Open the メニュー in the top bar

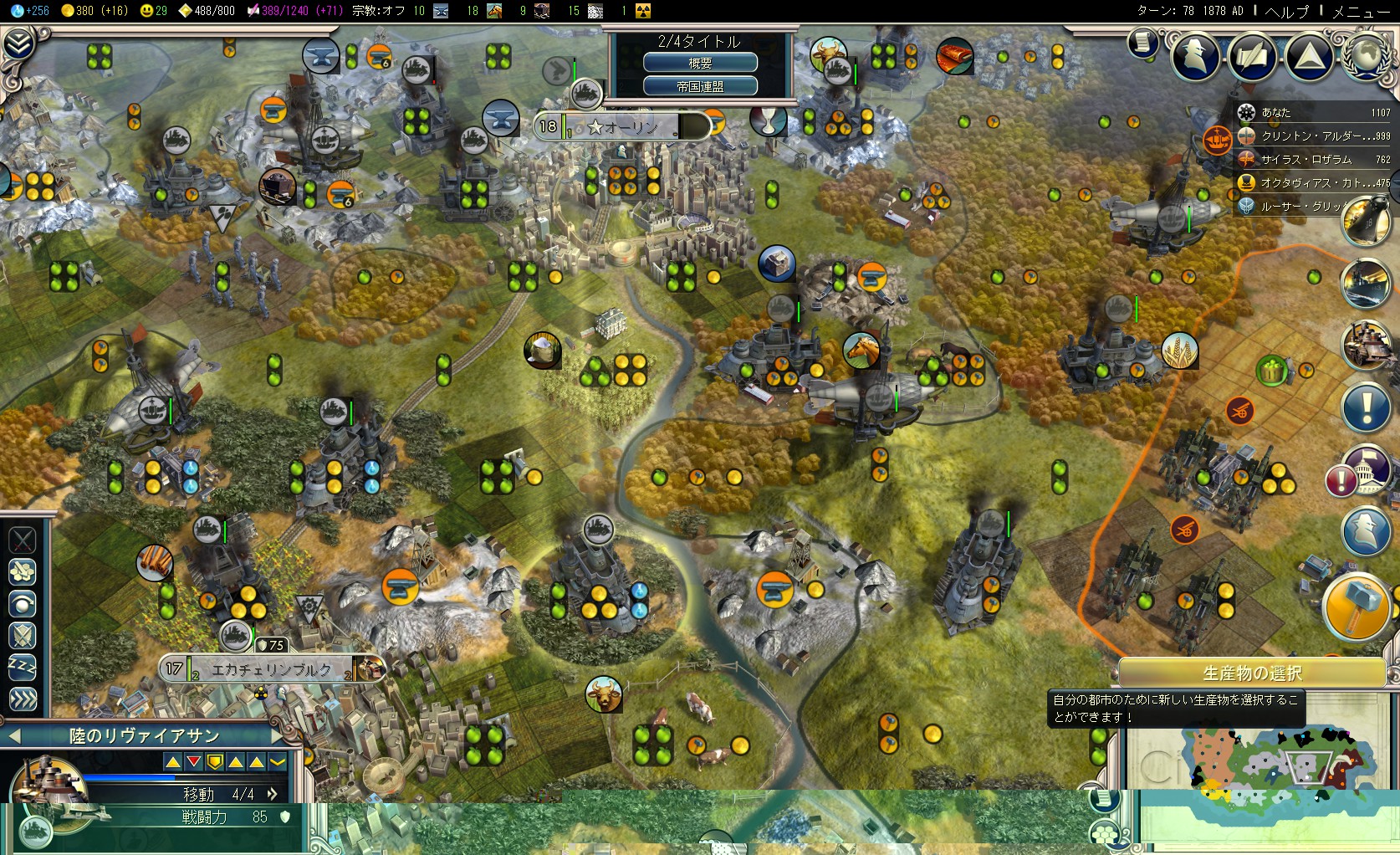[x=1361, y=11]
